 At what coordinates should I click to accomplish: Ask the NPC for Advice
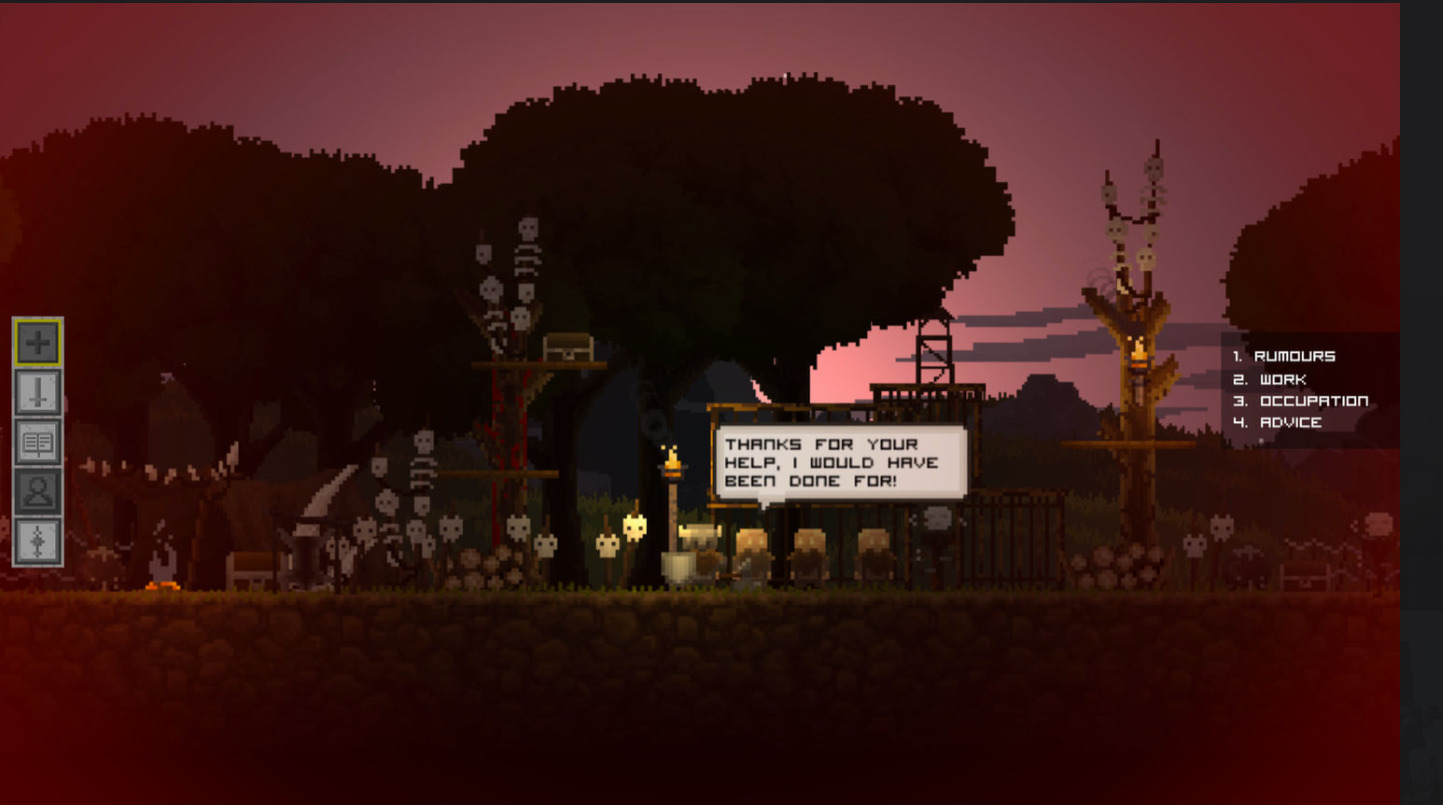pos(1290,422)
